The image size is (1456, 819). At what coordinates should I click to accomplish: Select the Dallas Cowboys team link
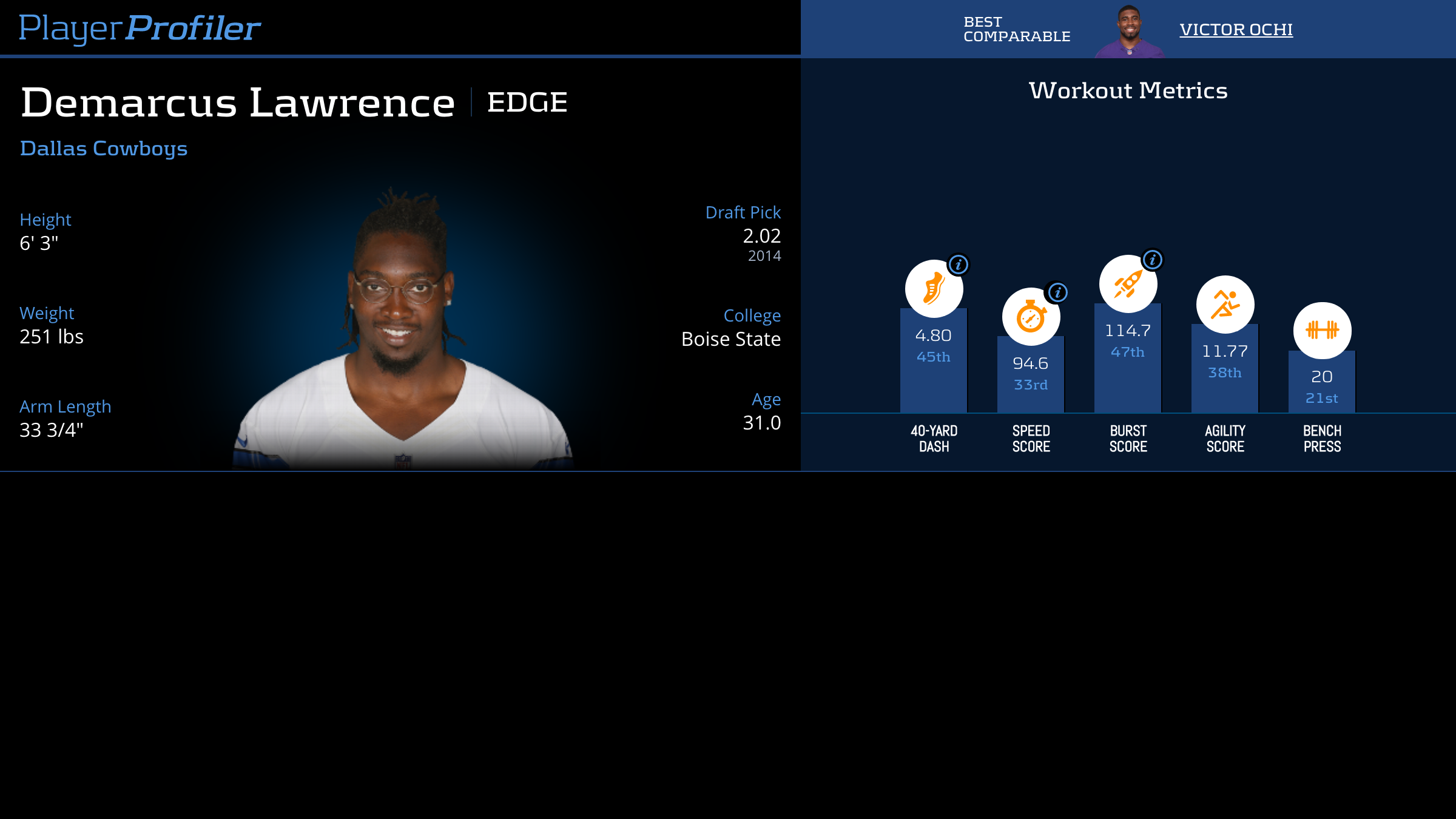(104, 149)
